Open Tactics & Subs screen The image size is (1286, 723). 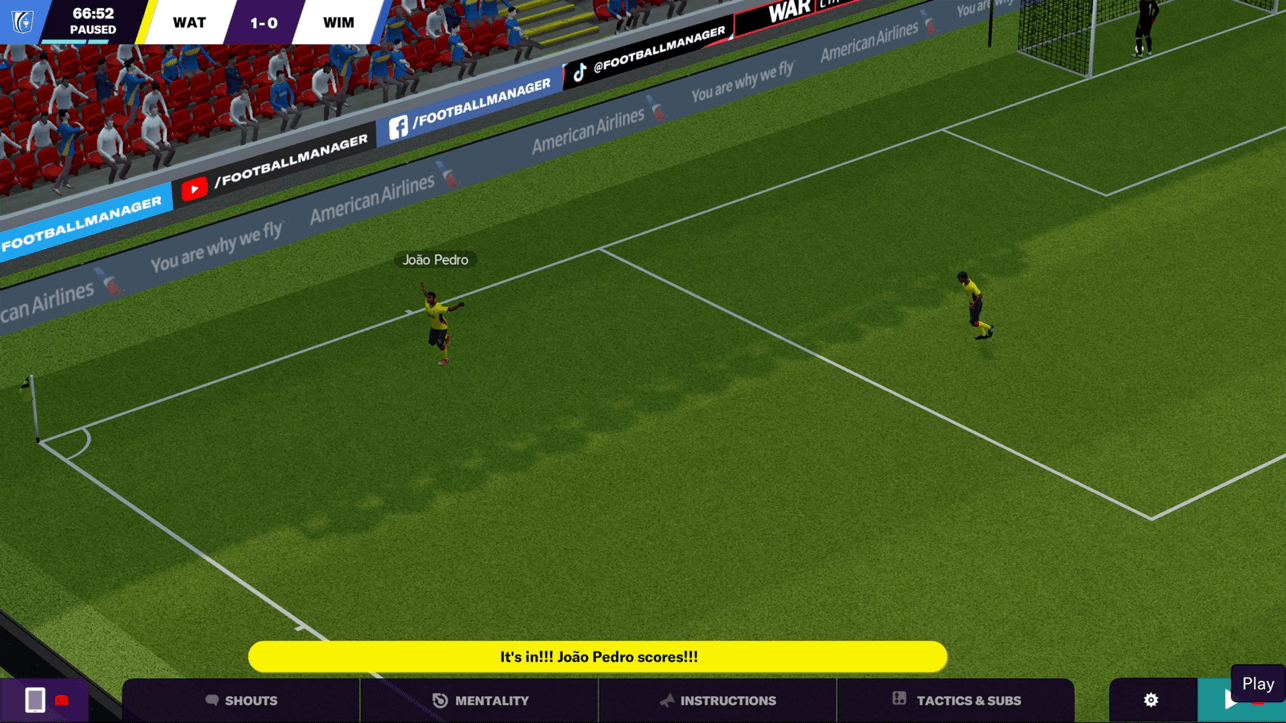pos(956,700)
